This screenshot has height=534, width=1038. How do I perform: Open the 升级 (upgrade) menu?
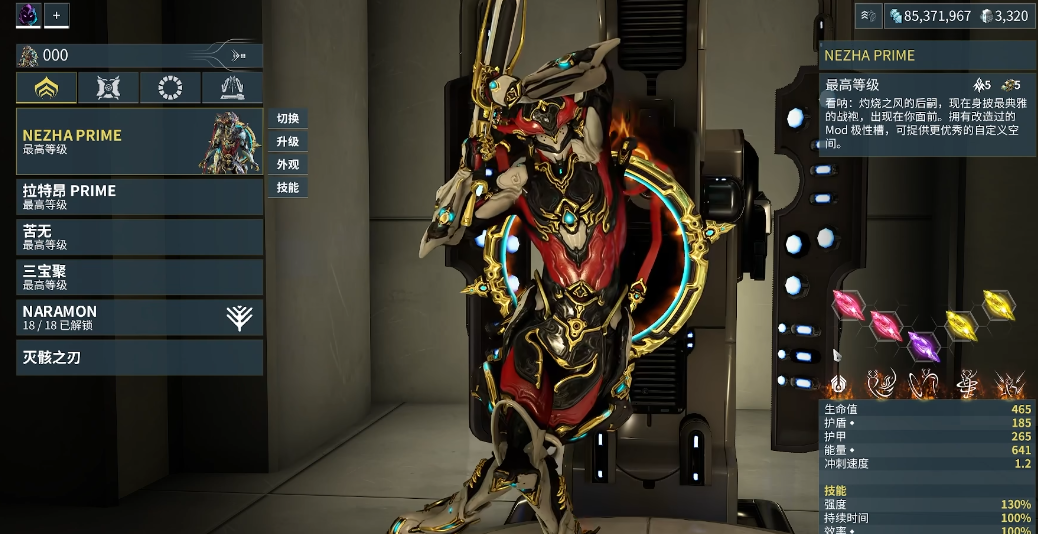(x=288, y=142)
